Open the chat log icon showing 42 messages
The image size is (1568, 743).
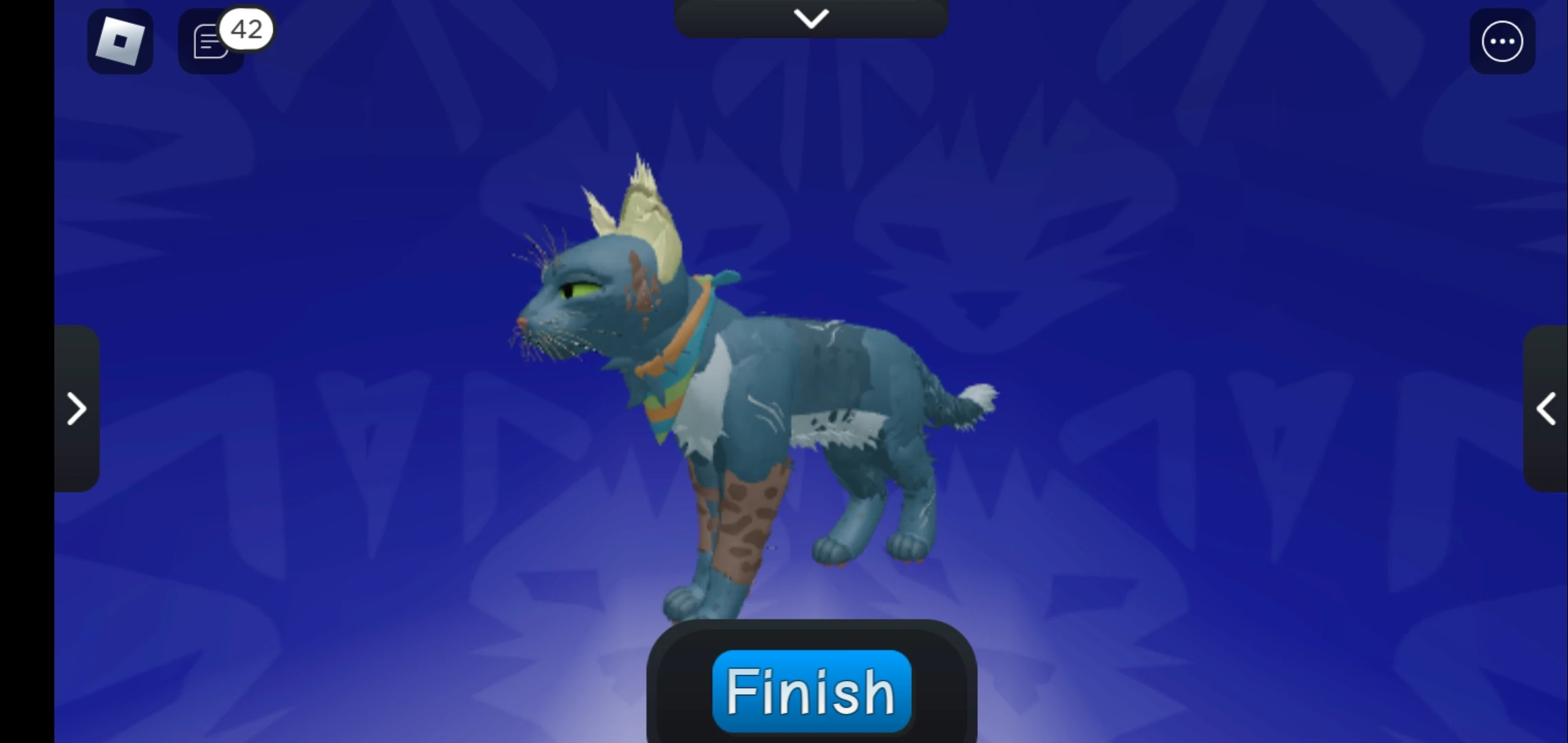[x=210, y=43]
